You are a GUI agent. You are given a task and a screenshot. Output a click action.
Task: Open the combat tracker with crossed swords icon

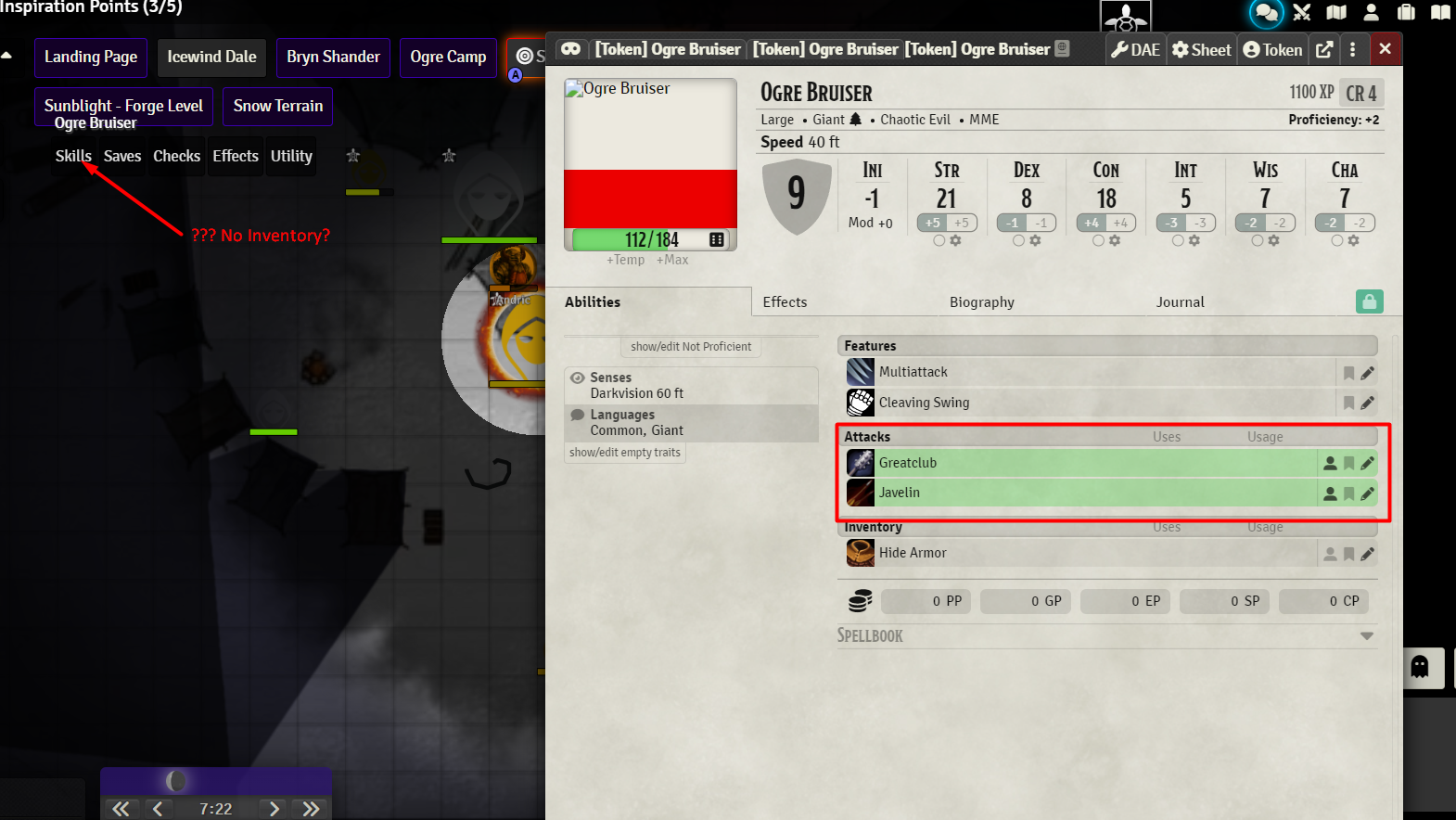[1302, 13]
